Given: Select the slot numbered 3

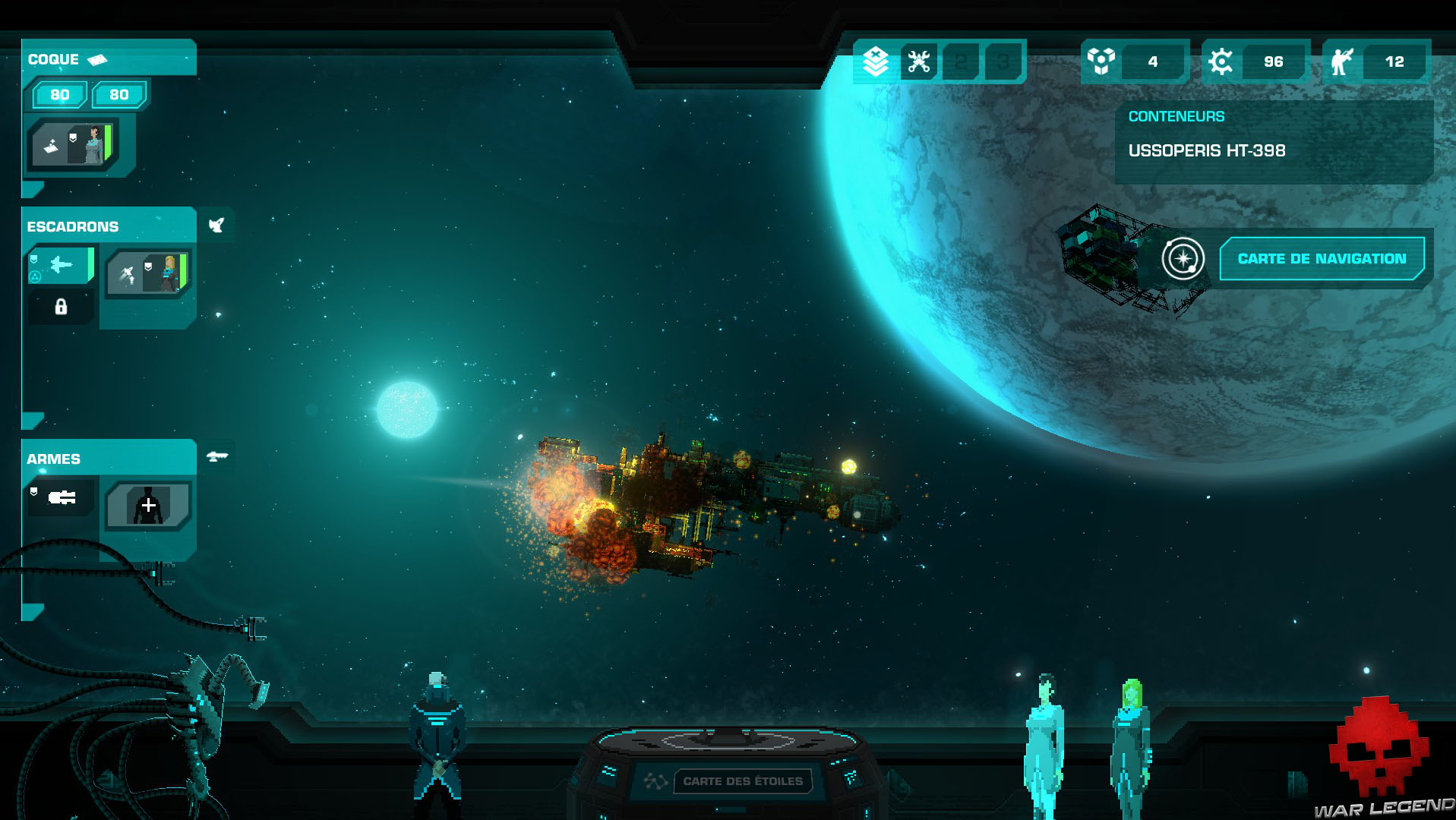Looking at the screenshot, I should pos(1003,61).
